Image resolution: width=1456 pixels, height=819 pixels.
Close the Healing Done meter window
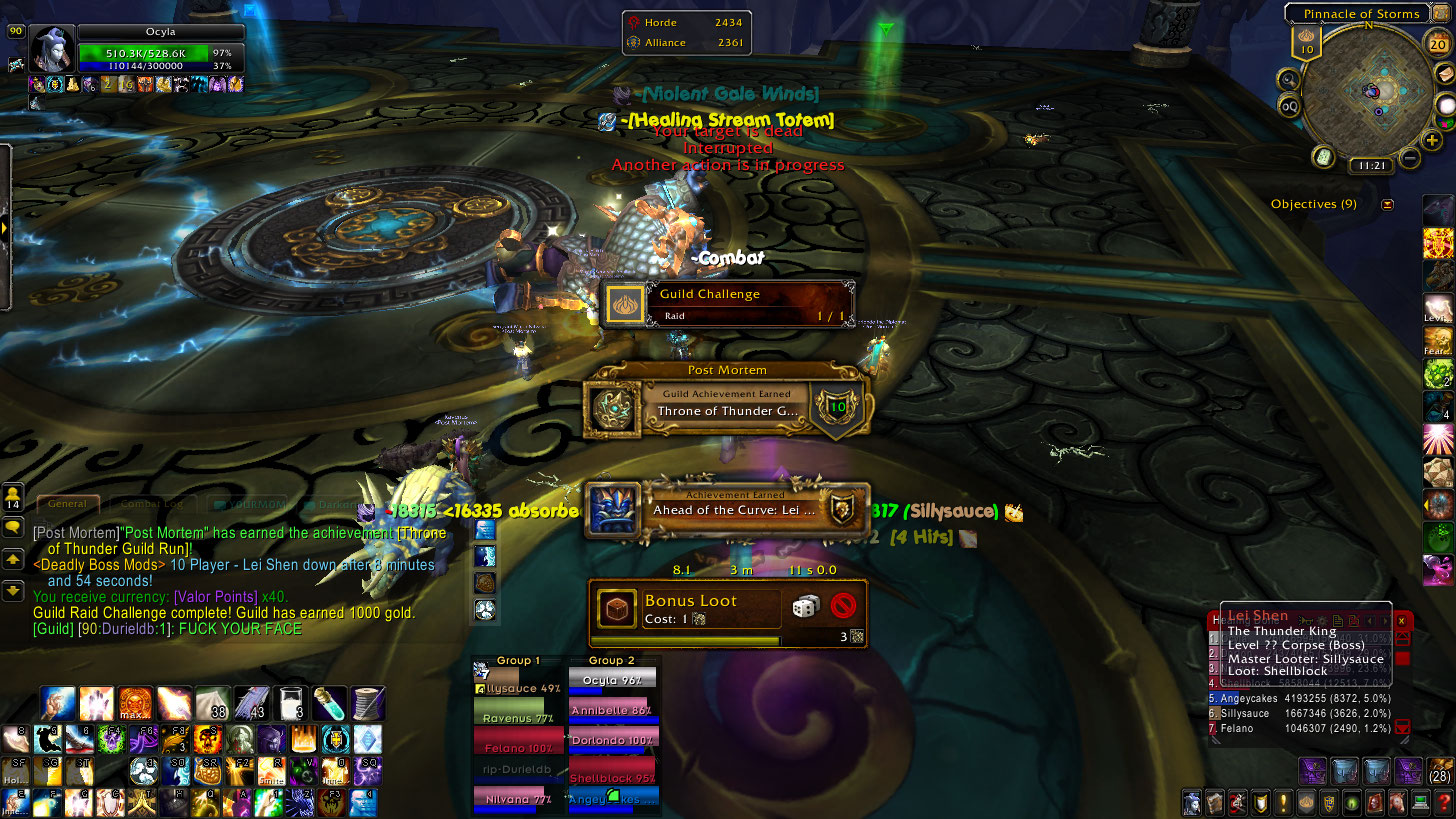pyautogui.click(x=1402, y=621)
